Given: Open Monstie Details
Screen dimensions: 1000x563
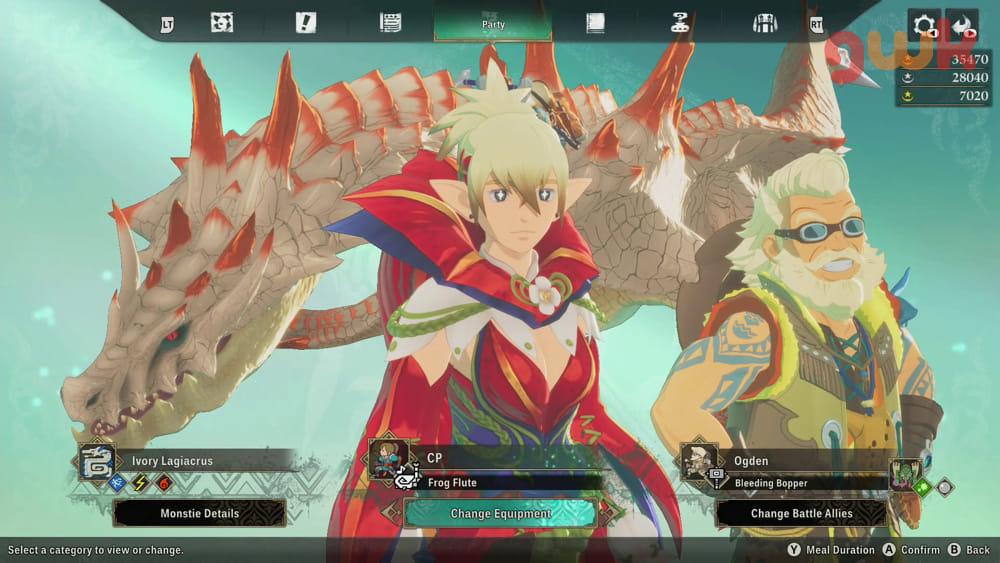Looking at the screenshot, I should [199, 513].
